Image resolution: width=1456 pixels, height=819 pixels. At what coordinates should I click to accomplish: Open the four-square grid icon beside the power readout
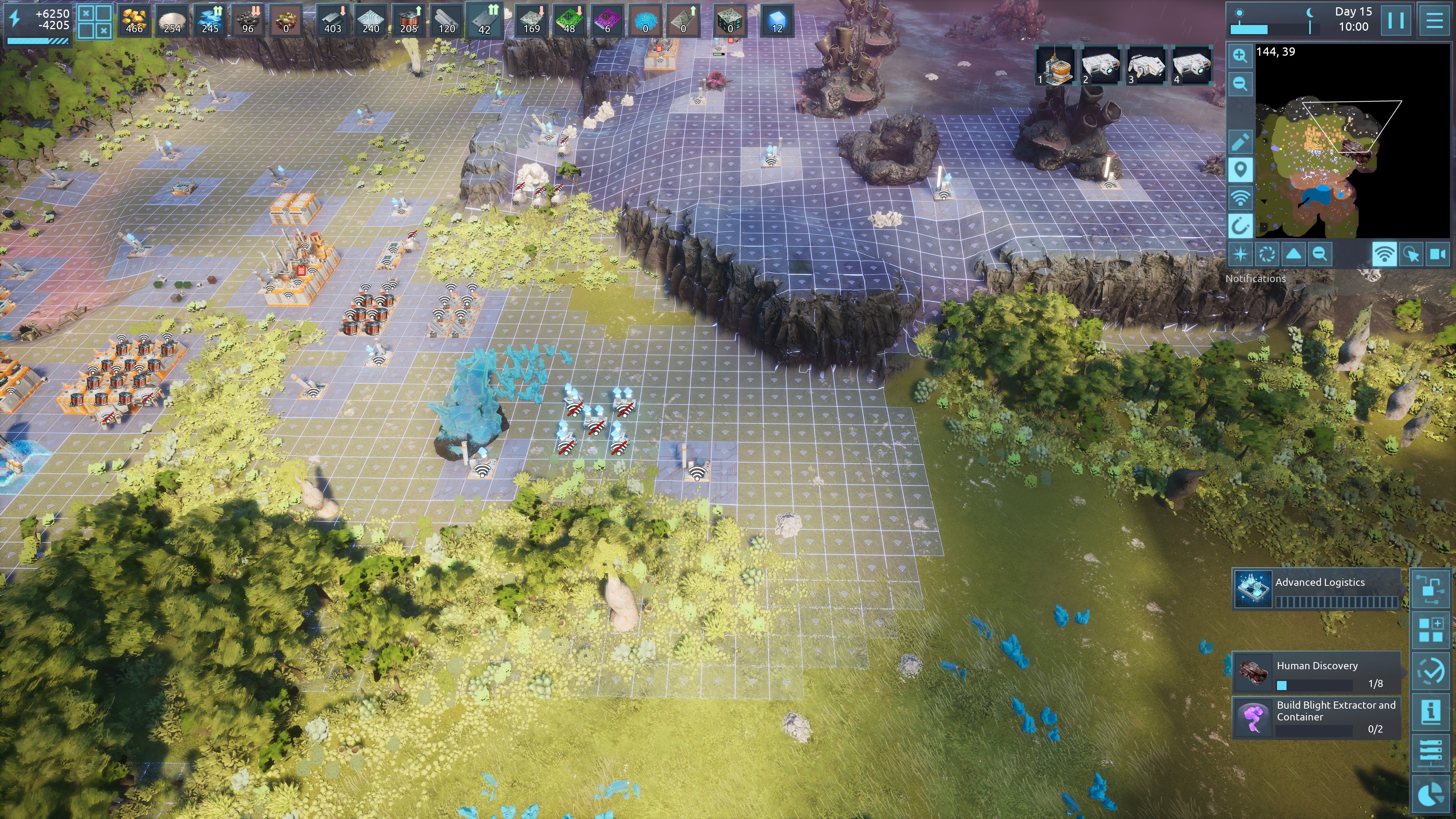click(94, 22)
